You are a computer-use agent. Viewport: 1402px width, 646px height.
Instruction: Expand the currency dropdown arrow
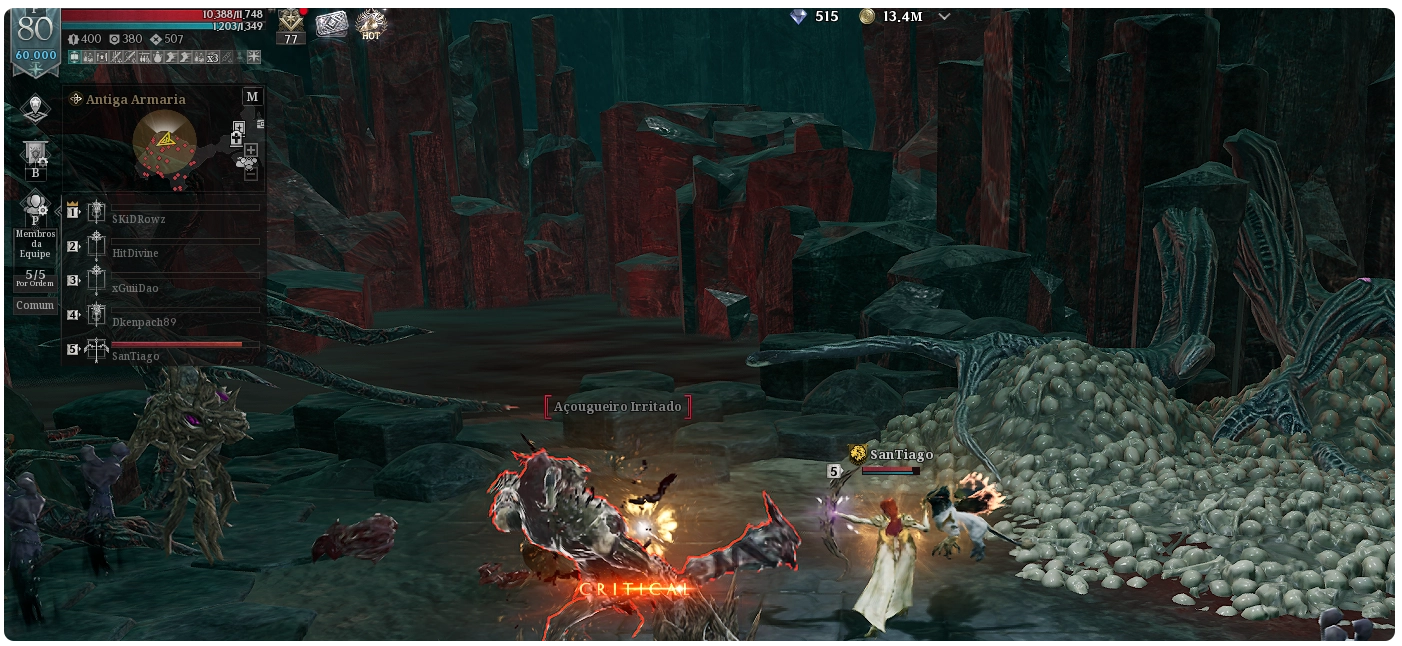coord(944,17)
